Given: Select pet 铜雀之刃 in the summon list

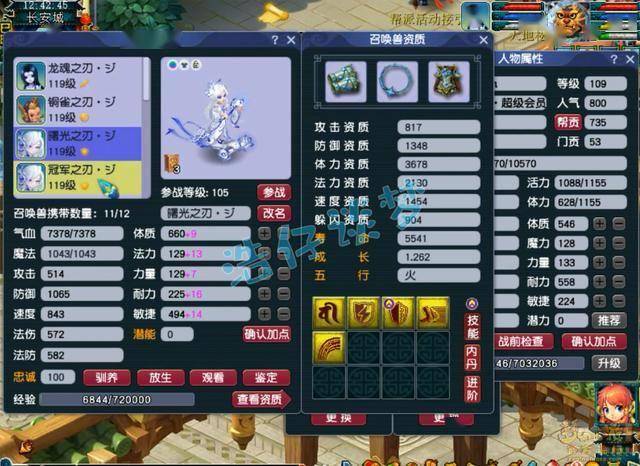Looking at the screenshot, I should click(82, 109).
